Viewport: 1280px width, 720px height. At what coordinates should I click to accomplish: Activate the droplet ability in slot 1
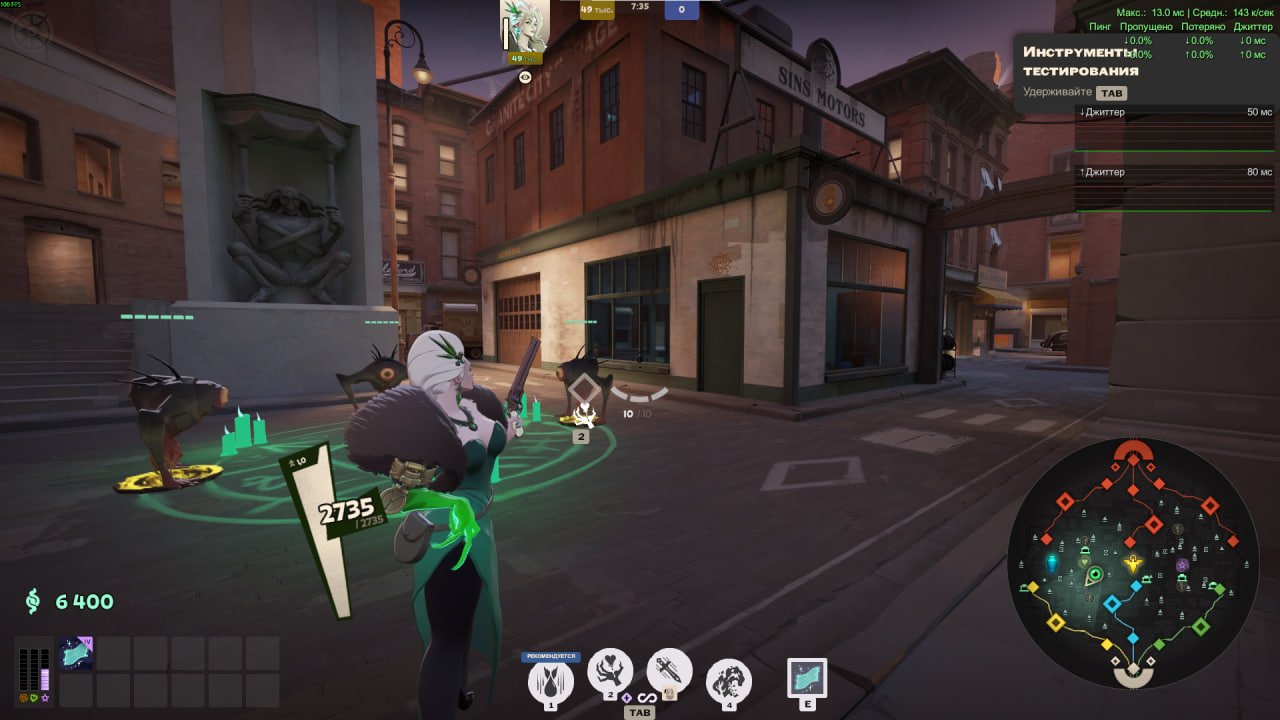click(549, 681)
